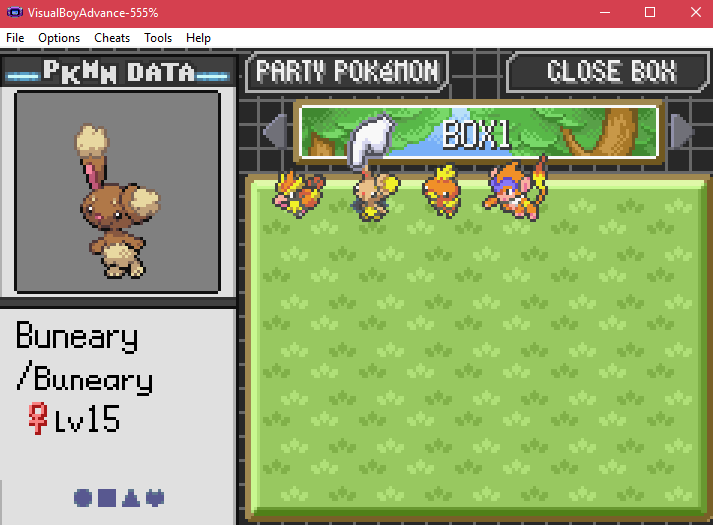The height and width of the screenshot is (525, 713).
Task: Open the Party Pokémon panel
Action: click(x=347, y=72)
